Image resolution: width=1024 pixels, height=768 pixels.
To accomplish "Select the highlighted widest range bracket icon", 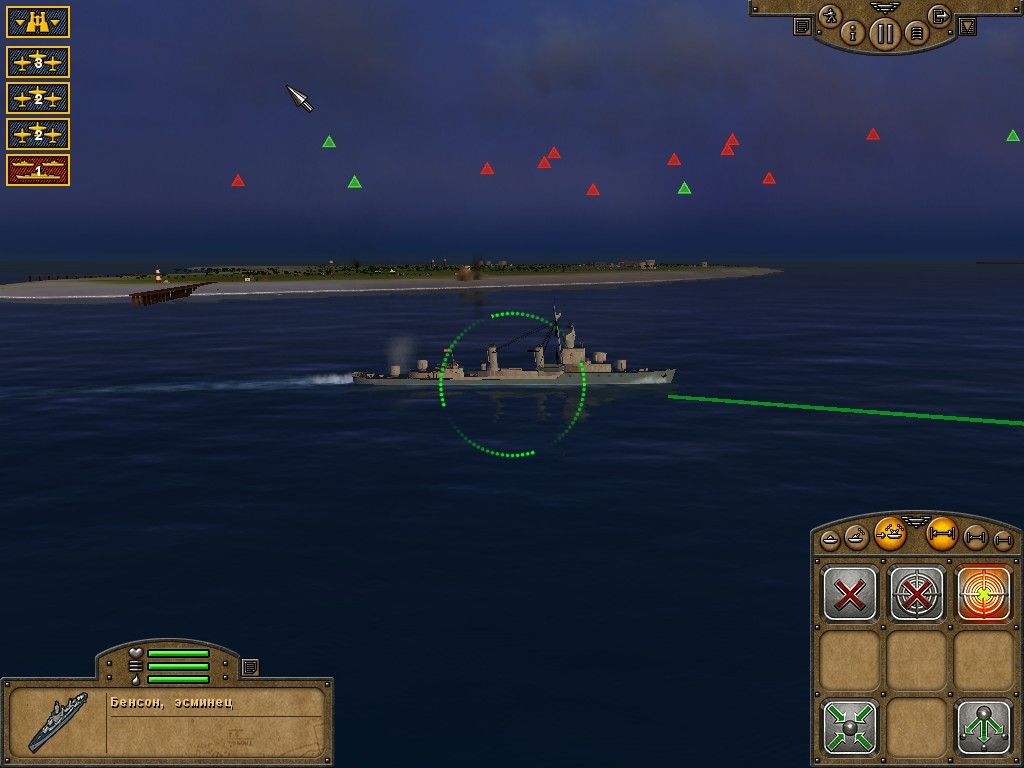I will (x=942, y=533).
